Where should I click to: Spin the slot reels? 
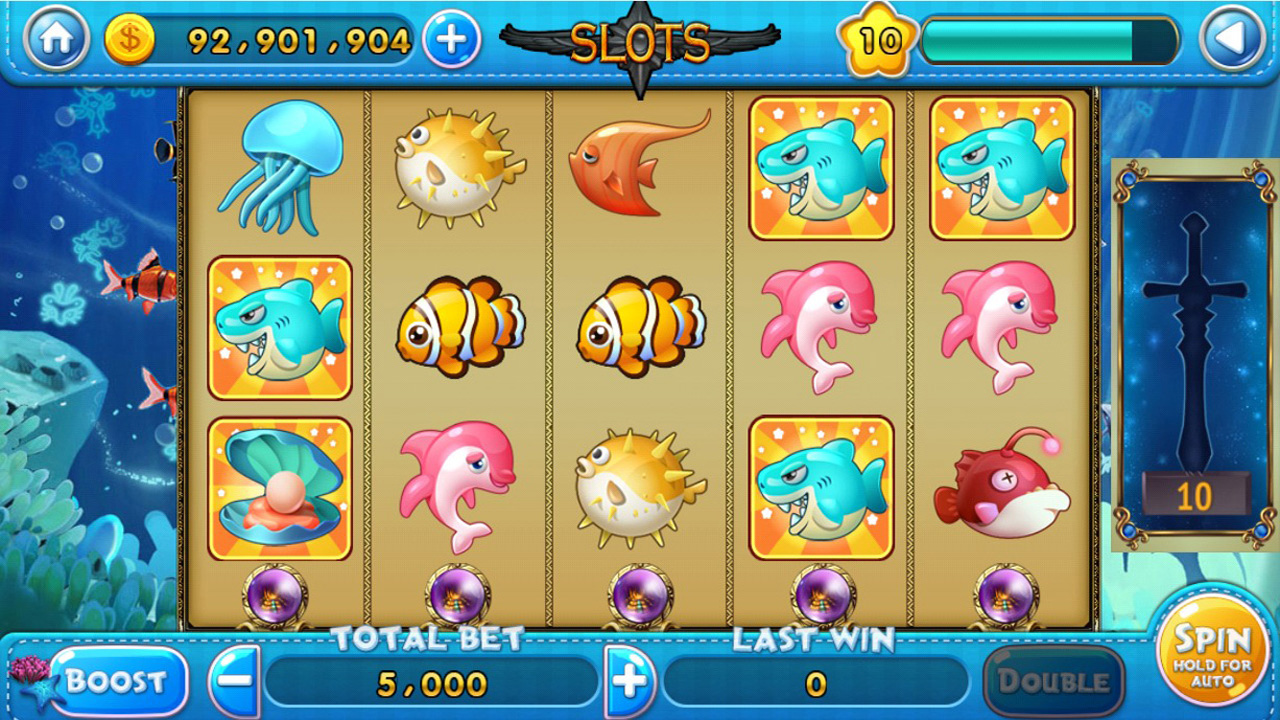pos(1212,652)
